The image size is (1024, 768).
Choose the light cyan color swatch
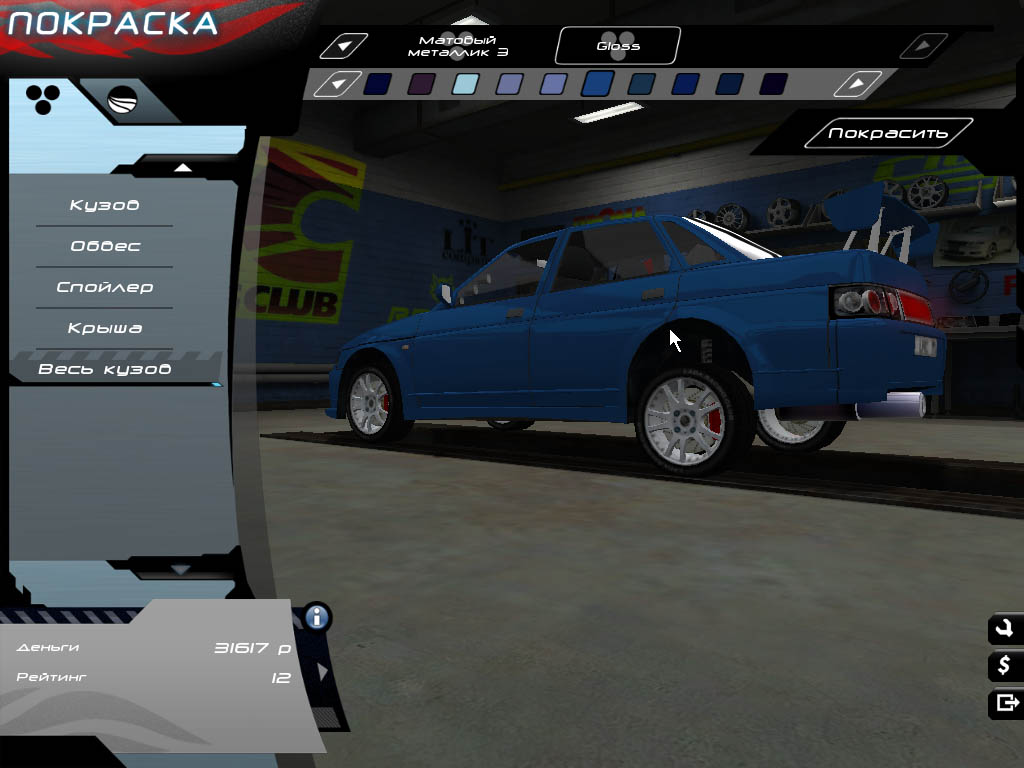[x=465, y=84]
